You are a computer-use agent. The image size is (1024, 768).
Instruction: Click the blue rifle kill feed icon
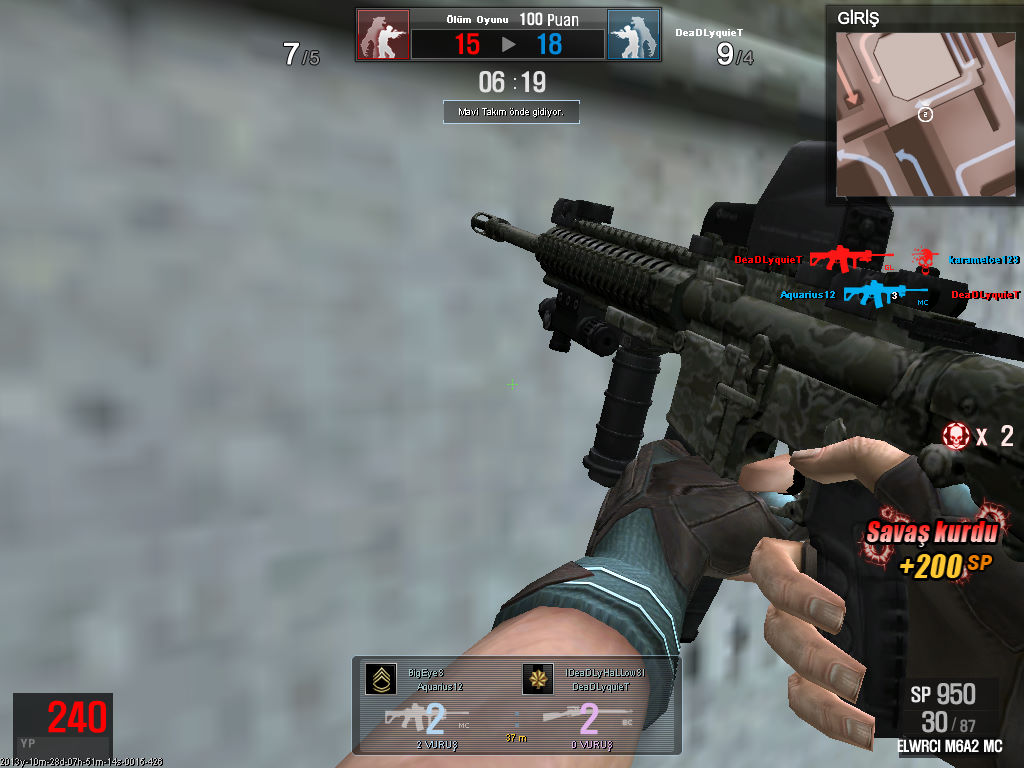872,294
